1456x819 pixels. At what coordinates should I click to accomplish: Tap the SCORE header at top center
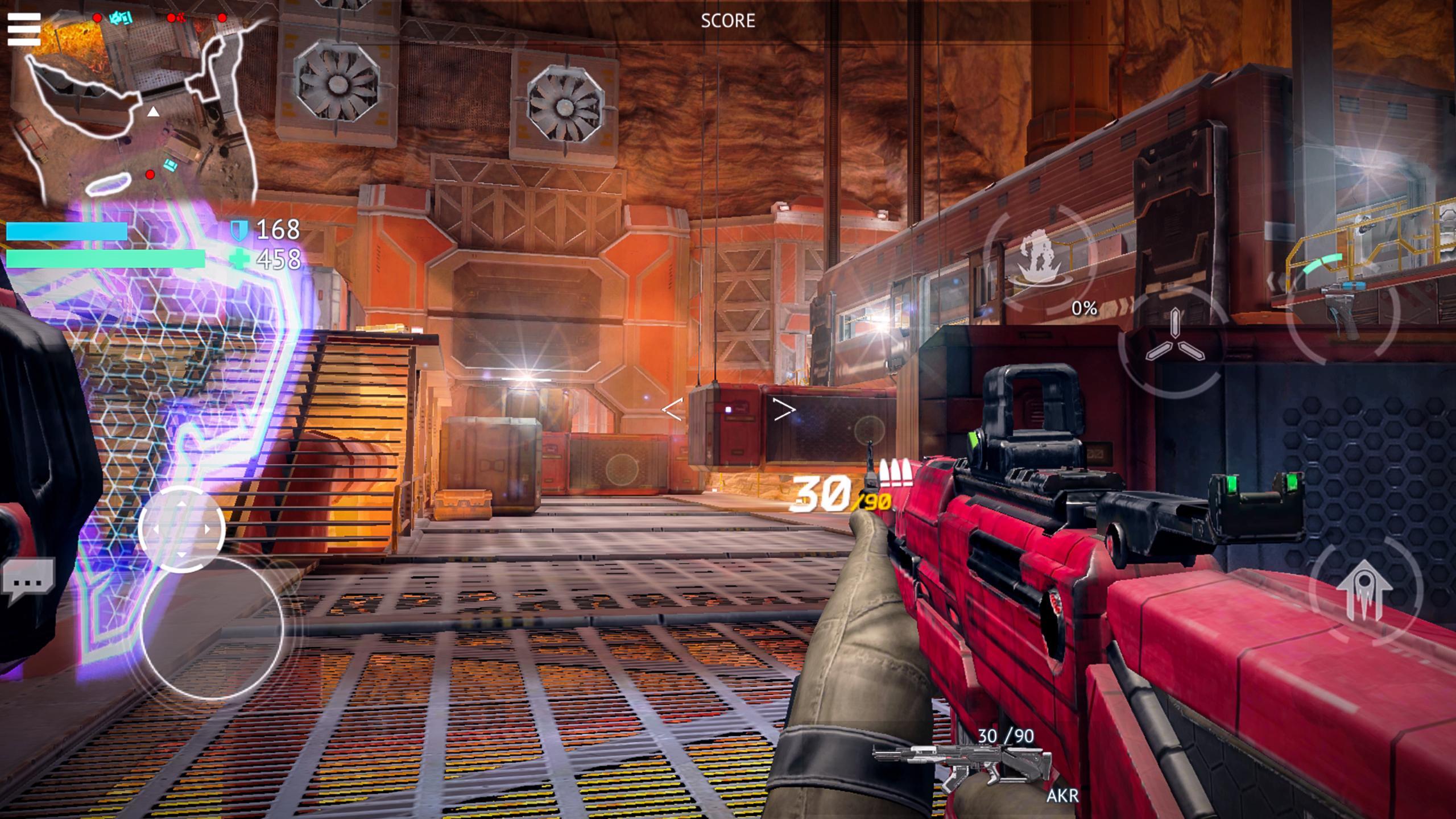point(729,22)
